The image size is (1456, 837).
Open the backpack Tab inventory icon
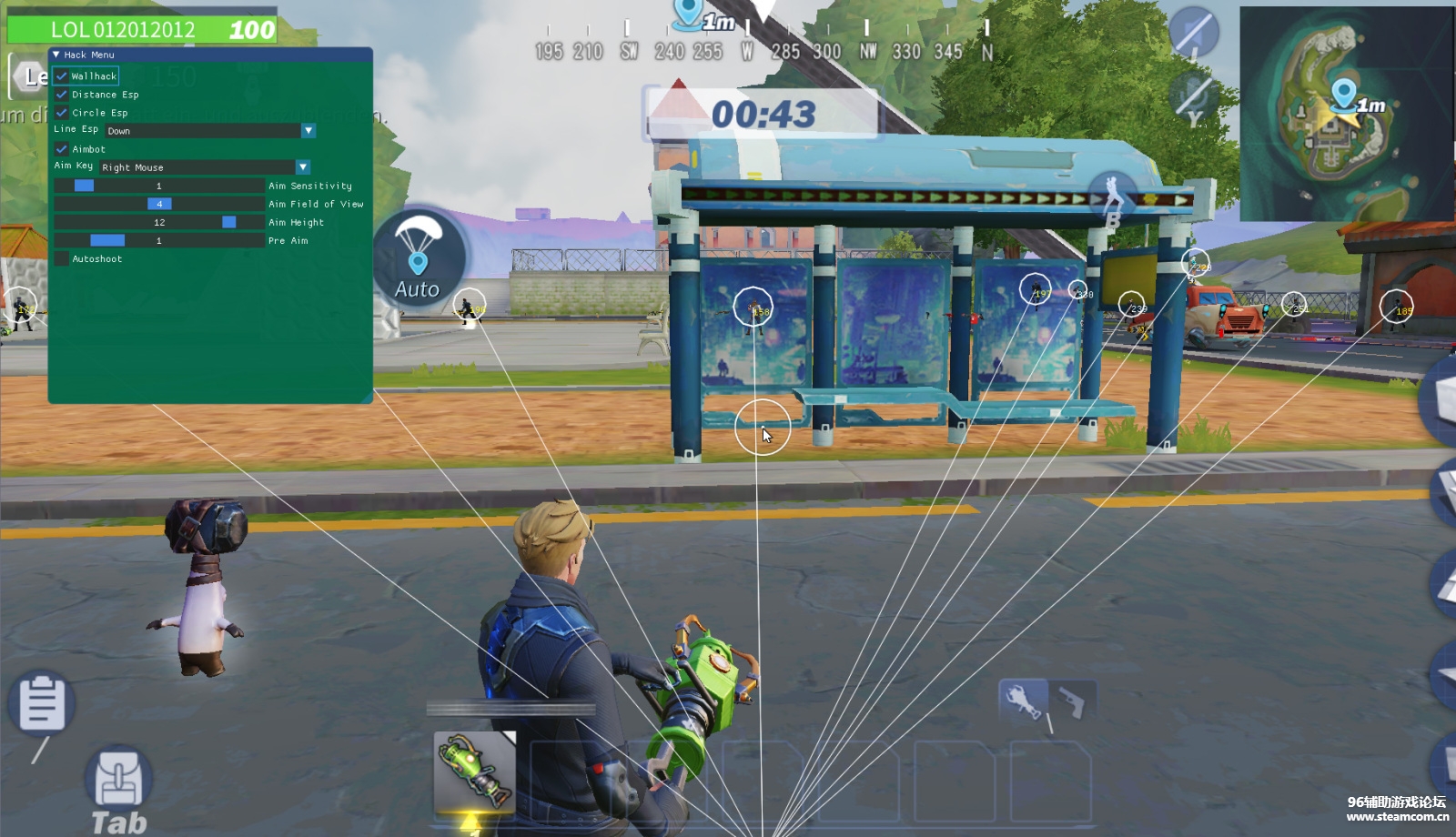[x=118, y=781]
